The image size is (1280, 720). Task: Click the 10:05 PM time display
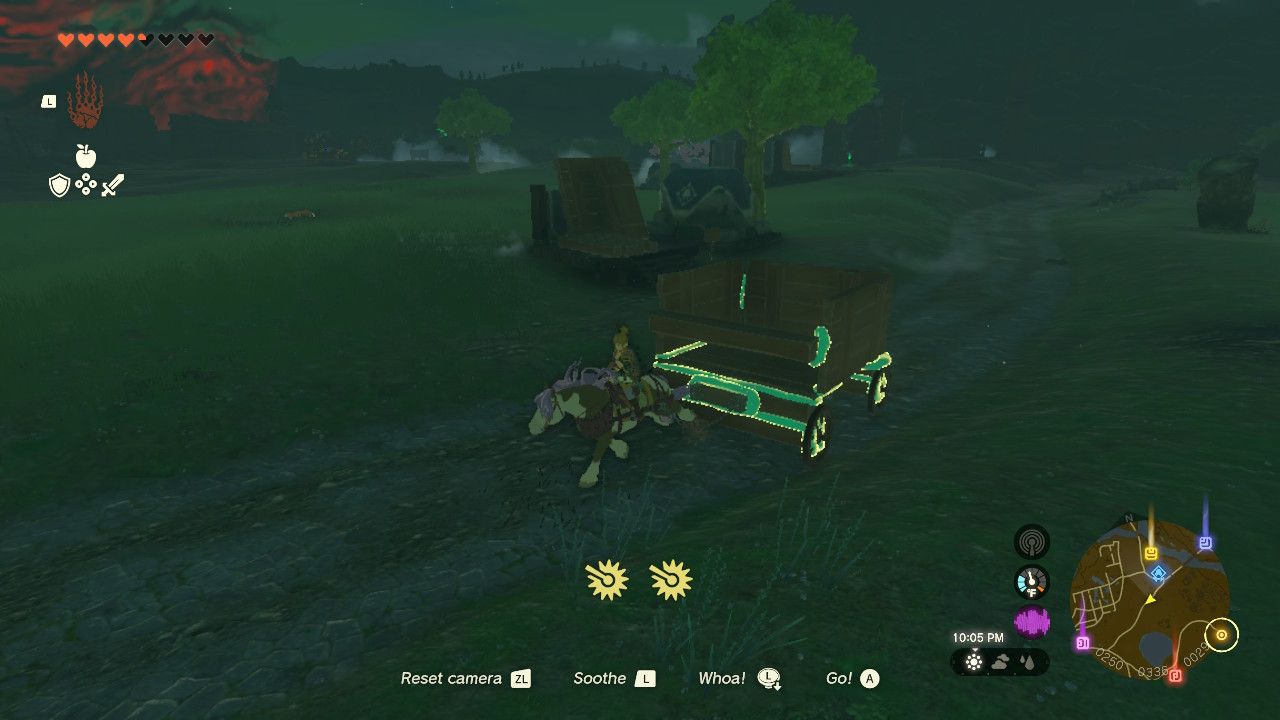978,636
